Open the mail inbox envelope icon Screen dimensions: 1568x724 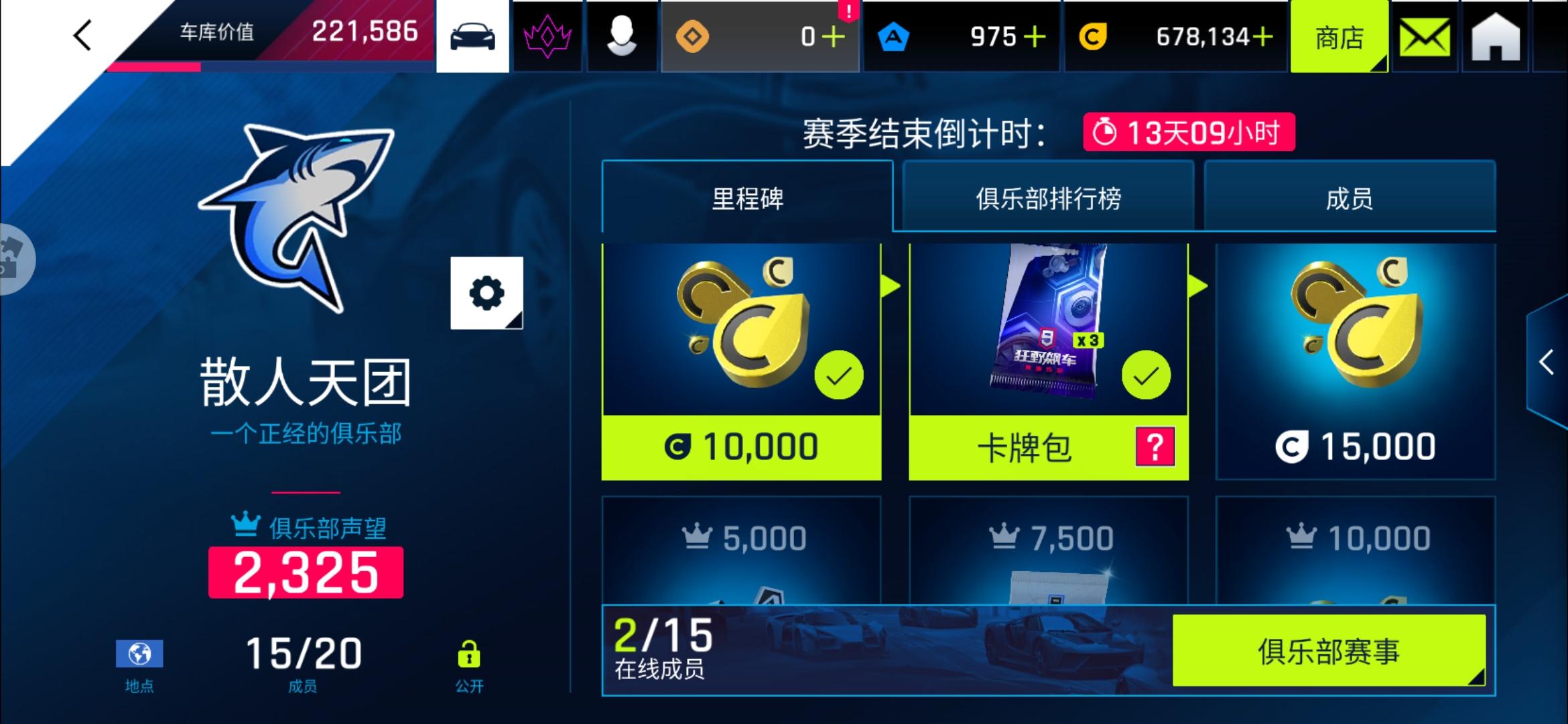tap(1424, 36)
